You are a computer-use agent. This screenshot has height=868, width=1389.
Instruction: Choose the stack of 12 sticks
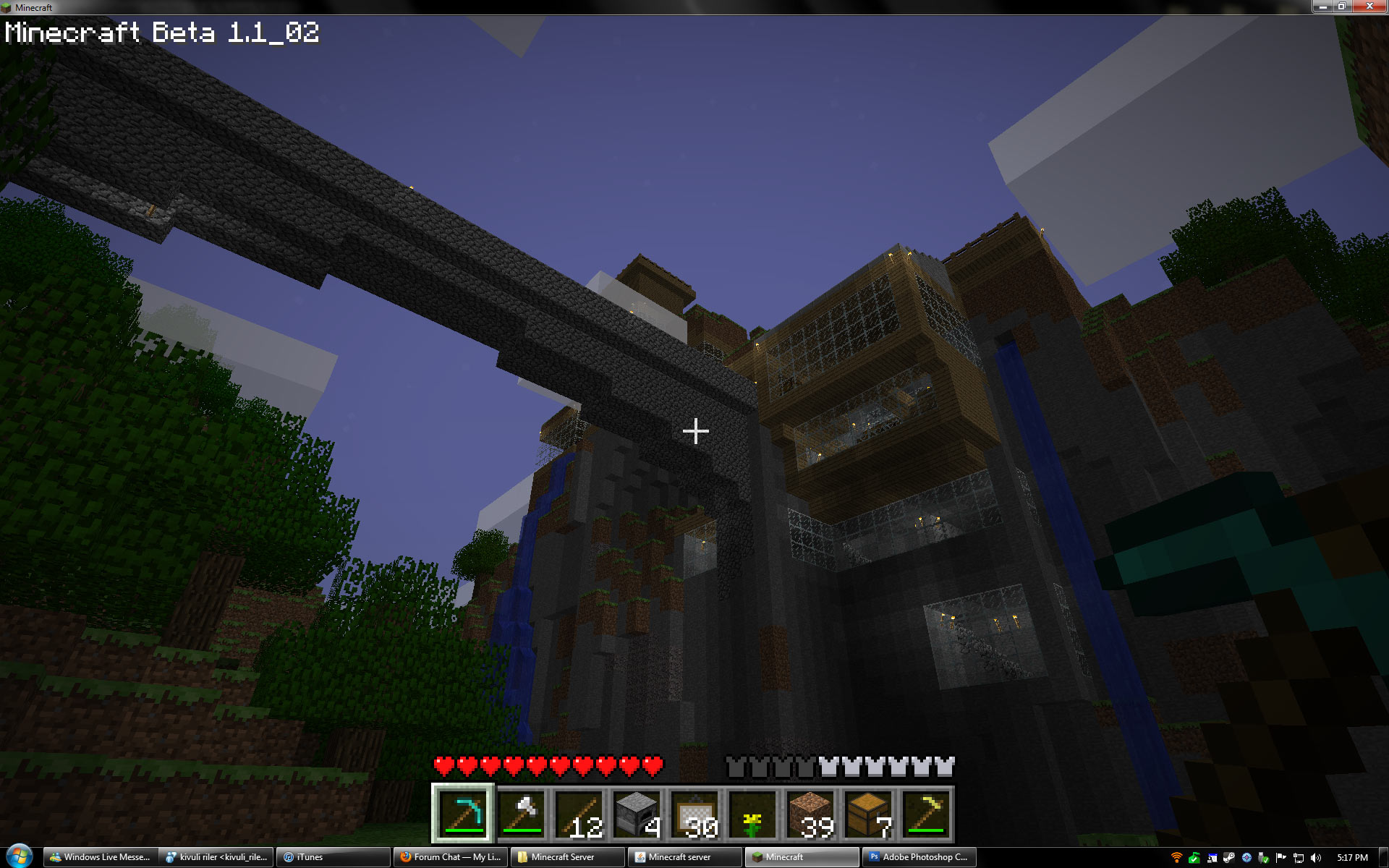click(x=579, y=814)
